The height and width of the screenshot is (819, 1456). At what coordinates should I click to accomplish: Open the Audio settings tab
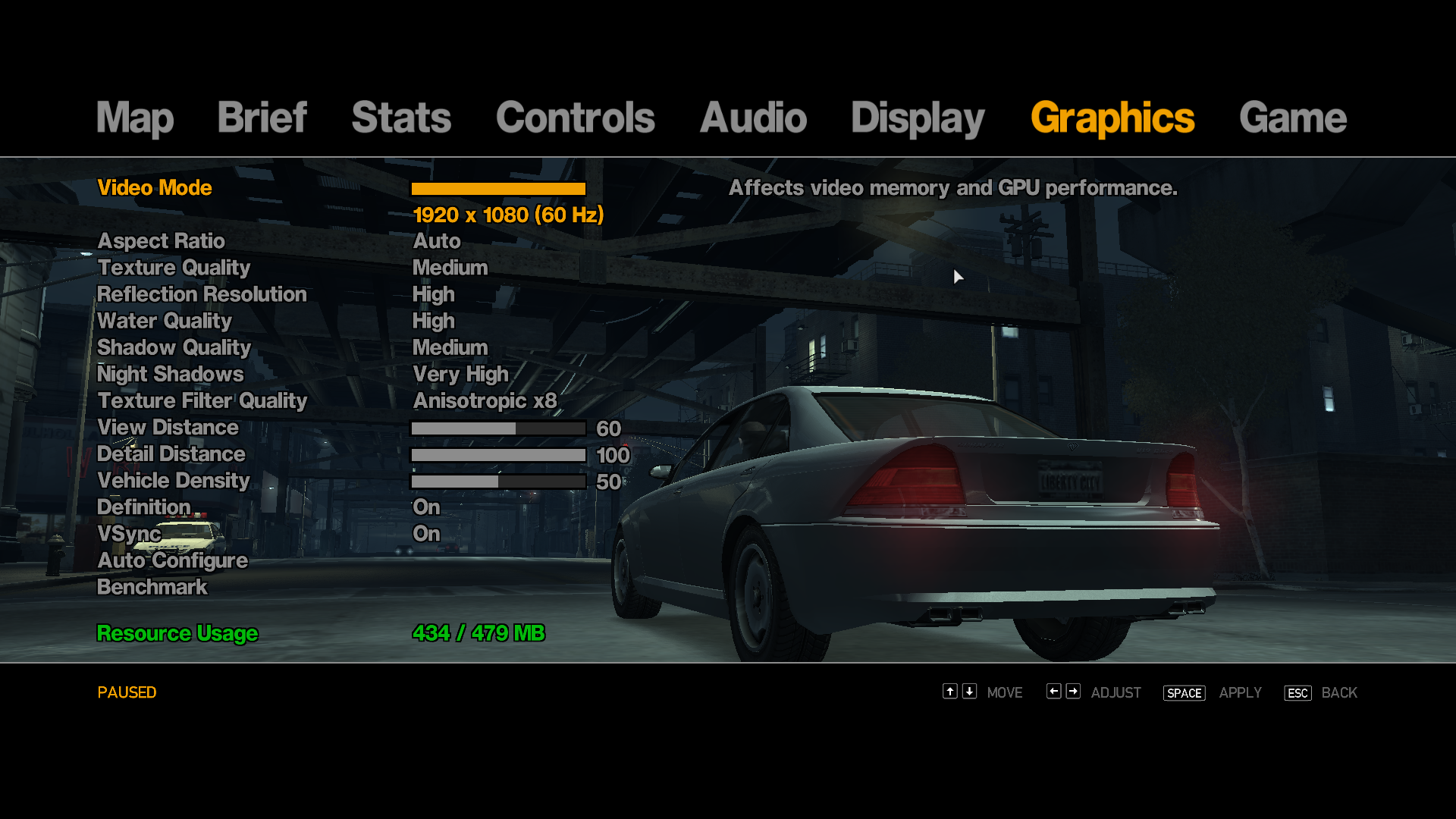point(753,118)
